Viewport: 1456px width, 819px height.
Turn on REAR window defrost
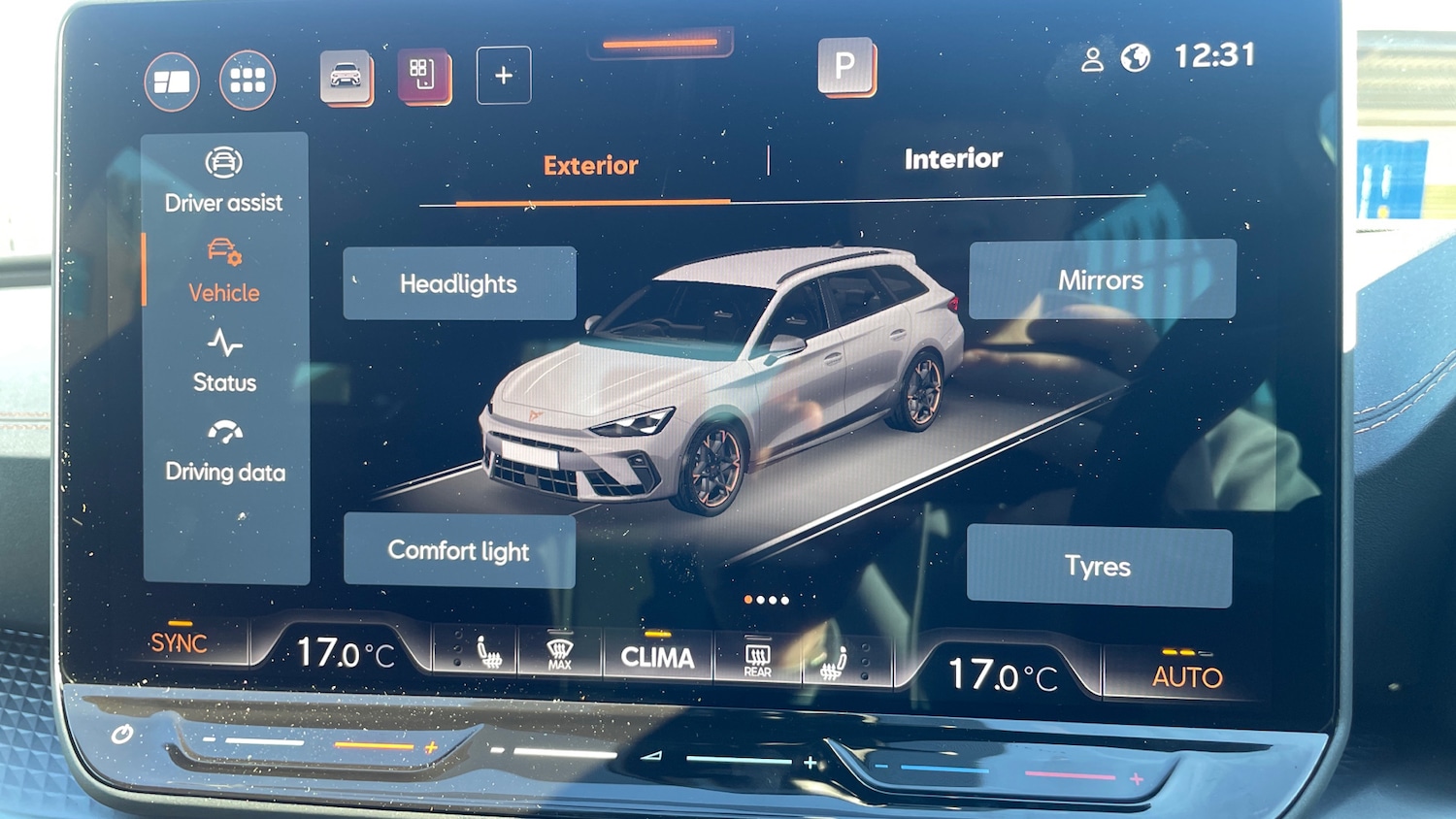pos(756,659)
